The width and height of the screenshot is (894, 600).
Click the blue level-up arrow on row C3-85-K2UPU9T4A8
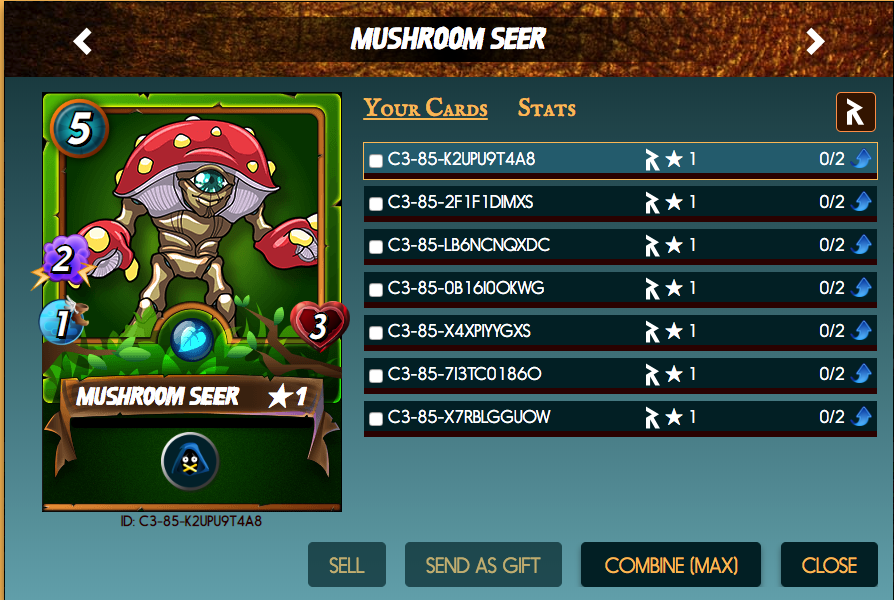pyautogui.click(x=863, y=159)
